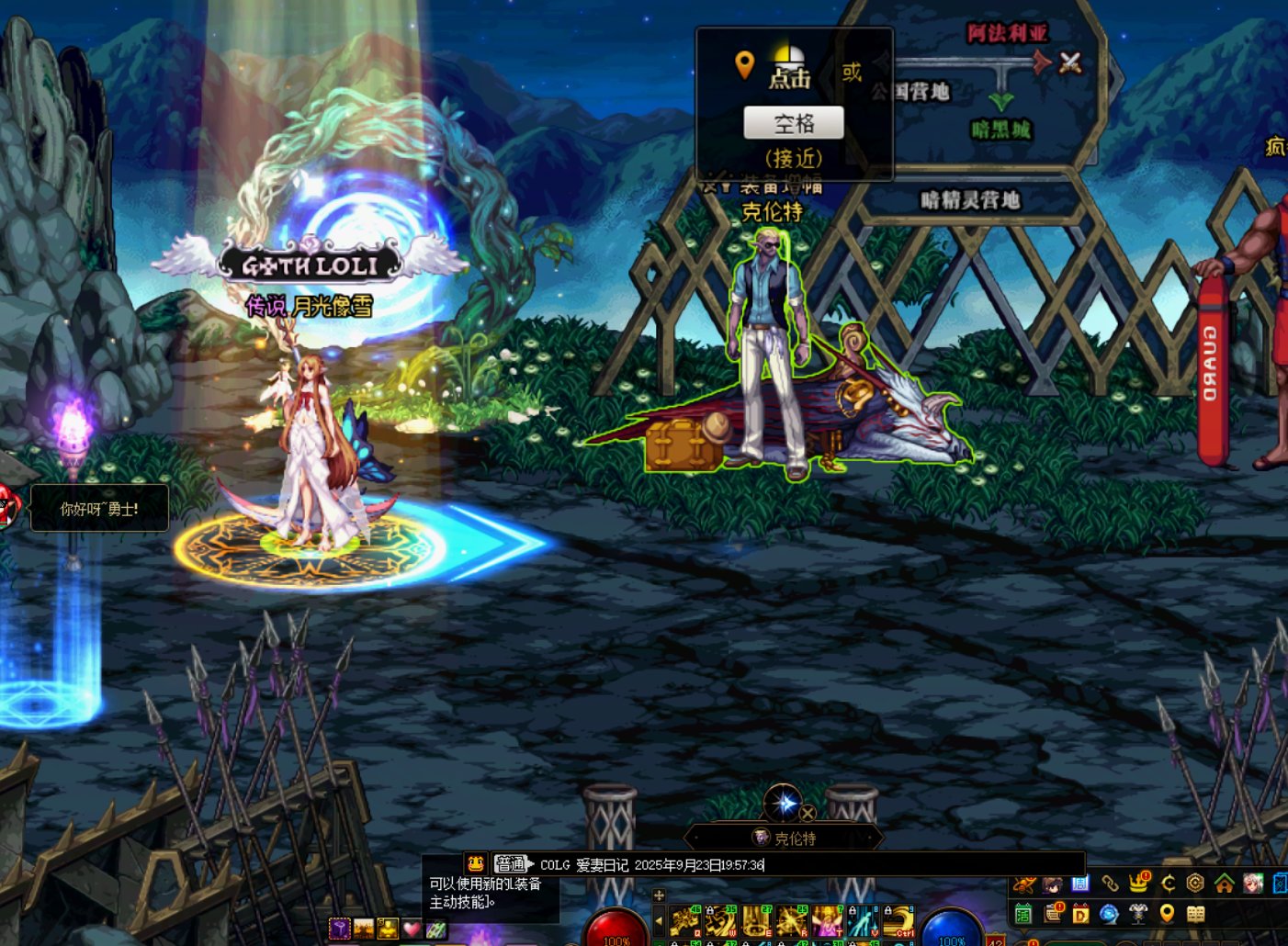Open the gold crown menu icon
1288x946 pixels.
point(1139,884)
